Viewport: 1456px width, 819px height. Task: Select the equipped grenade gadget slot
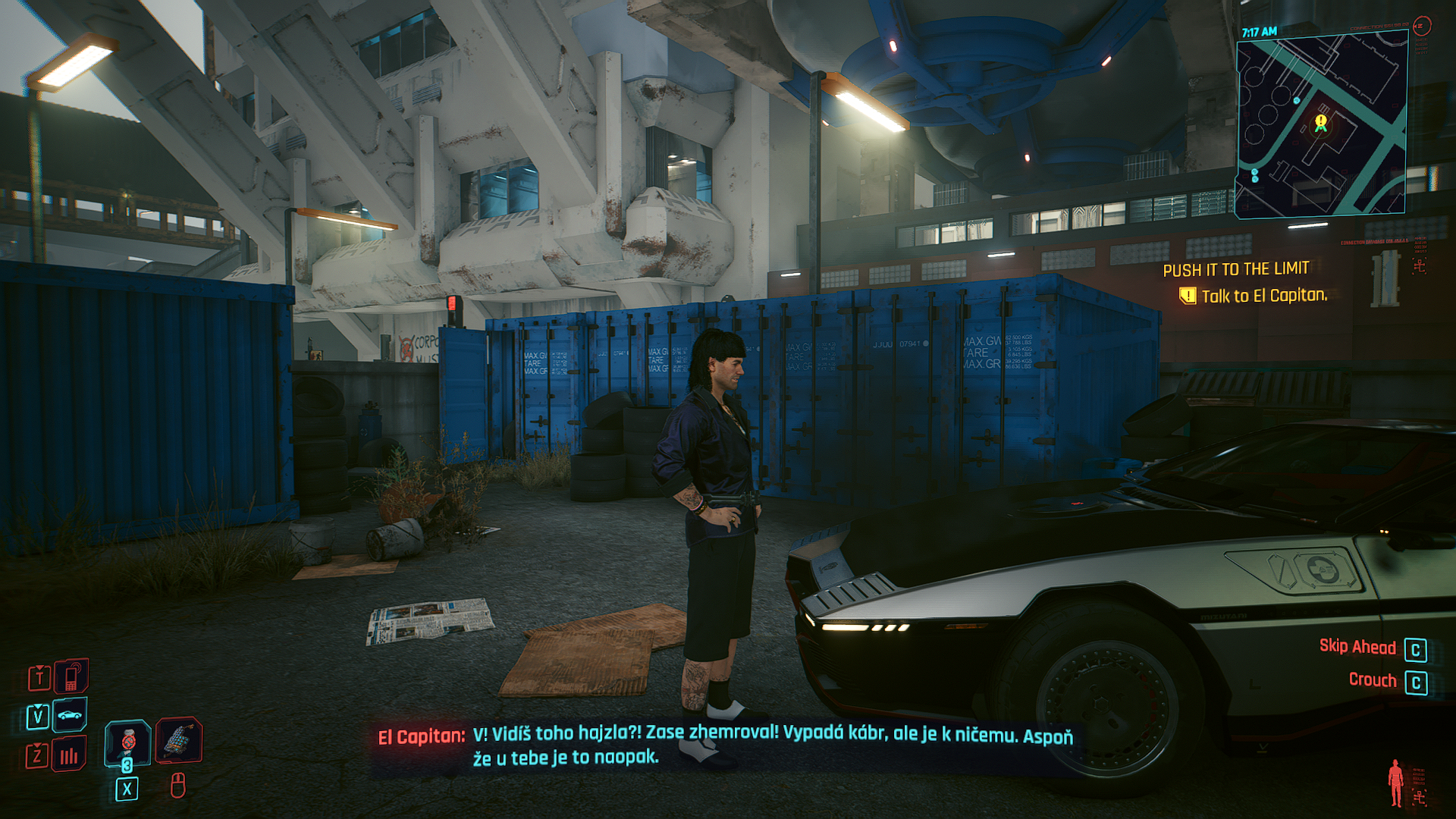(179, 739)
